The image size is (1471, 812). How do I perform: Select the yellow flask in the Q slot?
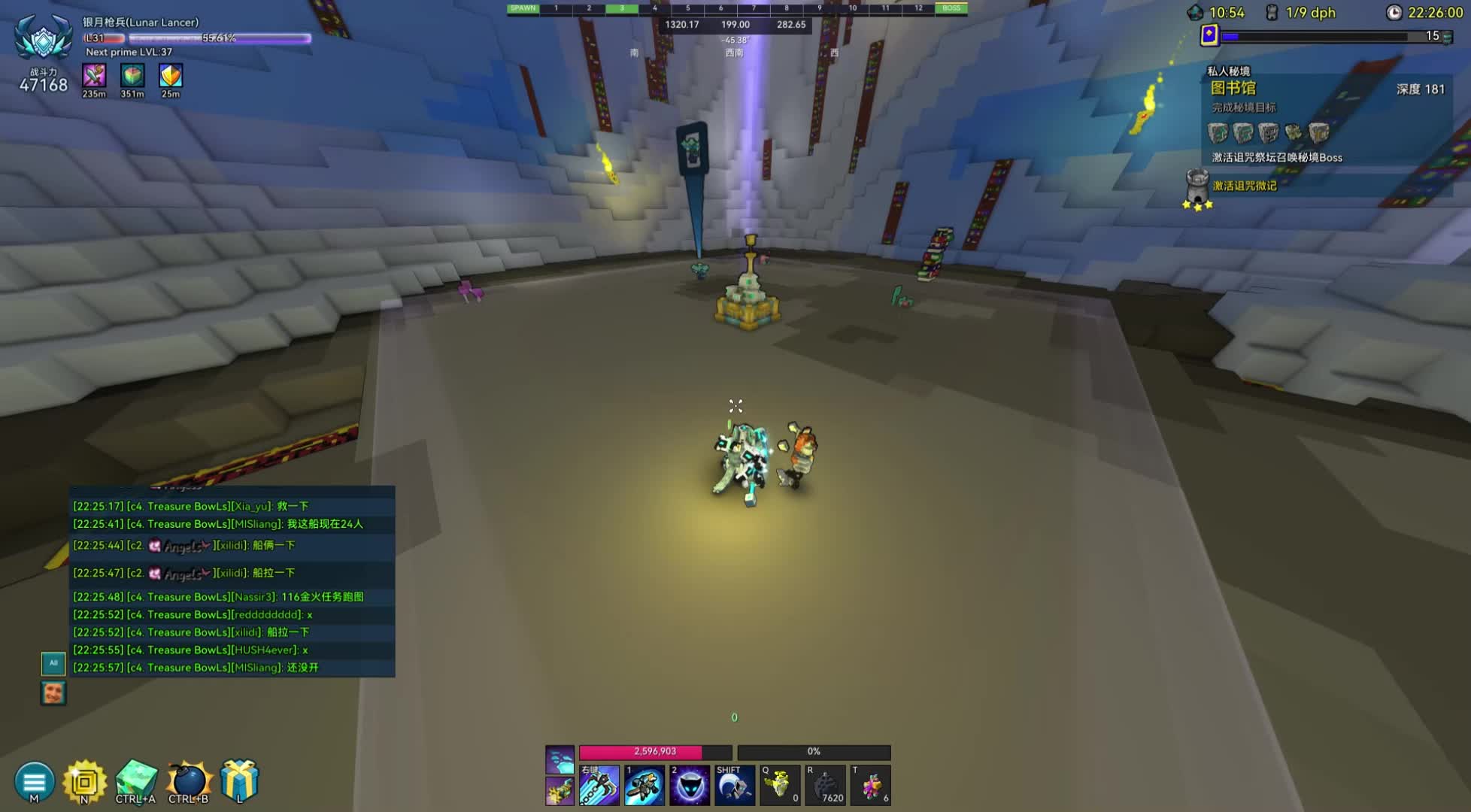780,786
